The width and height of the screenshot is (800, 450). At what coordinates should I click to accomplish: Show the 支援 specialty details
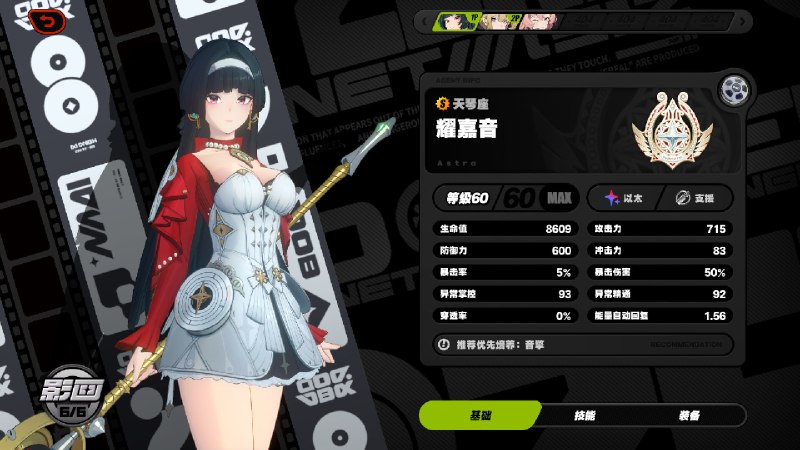pyautogui.click(x=697, y=198)
